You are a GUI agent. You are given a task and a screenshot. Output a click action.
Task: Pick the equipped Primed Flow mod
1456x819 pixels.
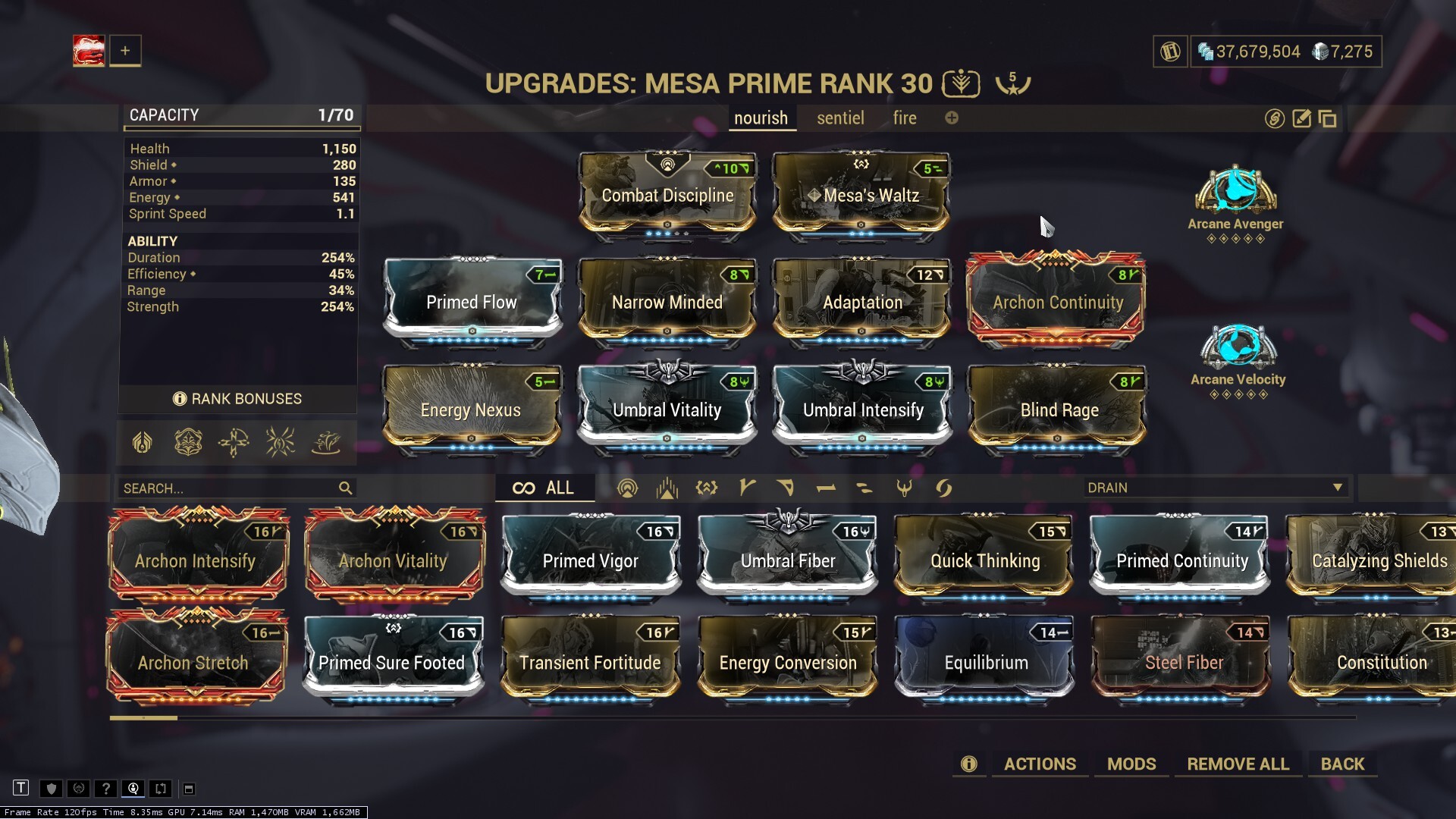coord(472,302)
